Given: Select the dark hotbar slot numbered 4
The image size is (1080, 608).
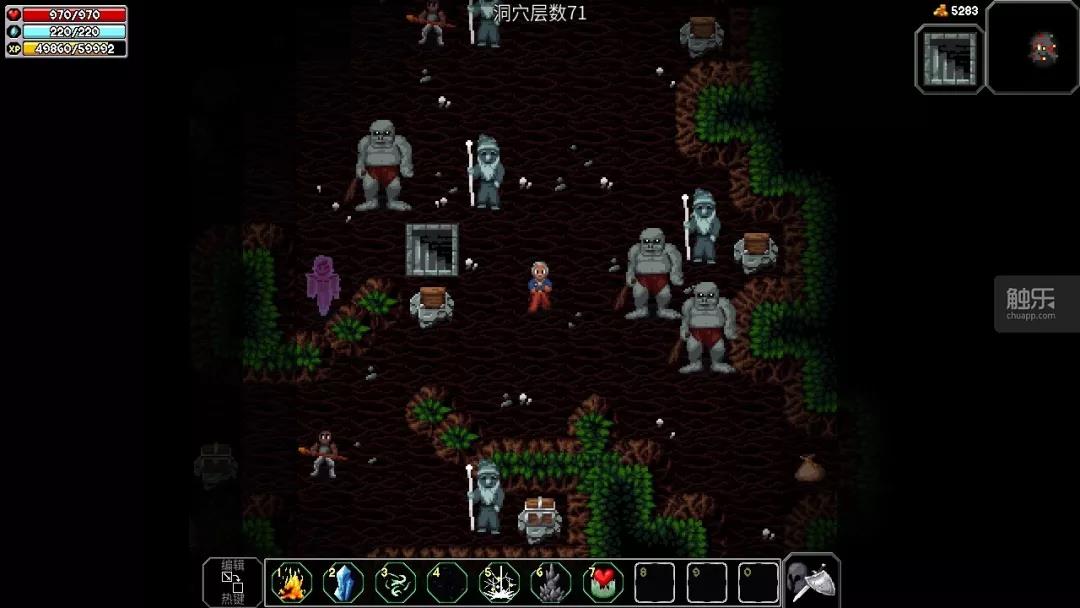Looking at the screenshot, I should click(447, 583).
